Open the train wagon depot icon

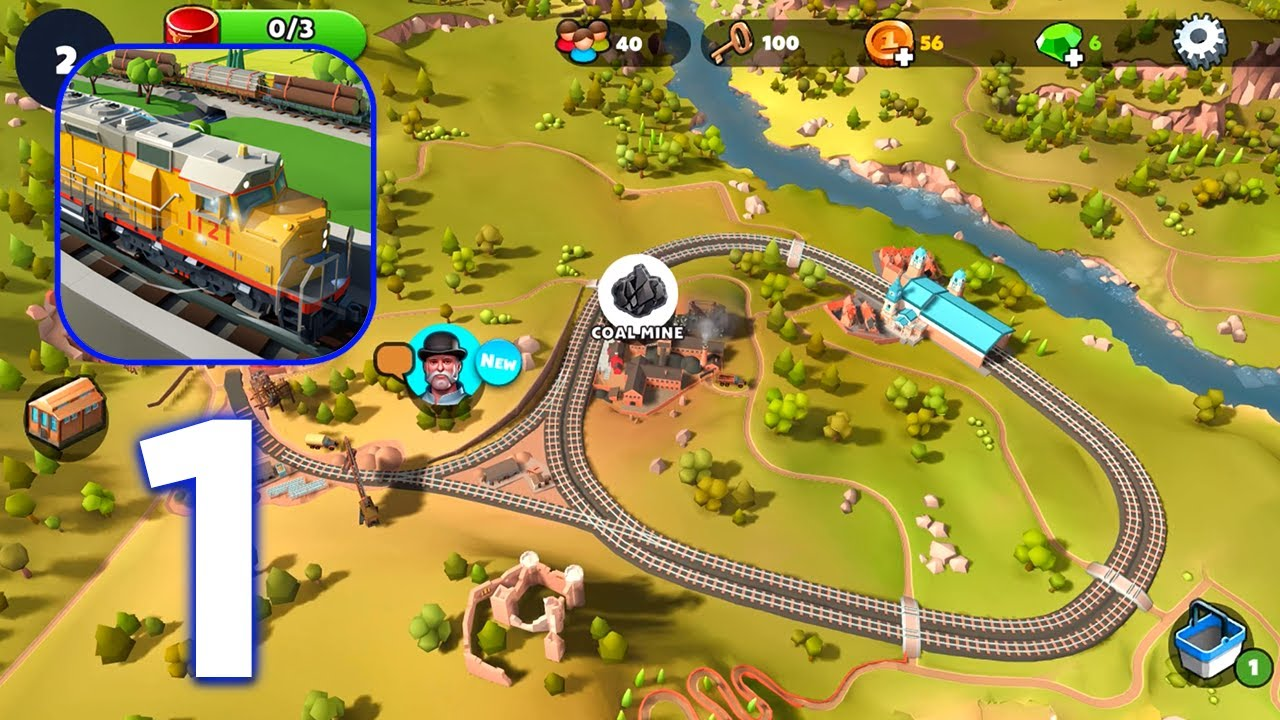pyautogui.click(x=66, y=416)
